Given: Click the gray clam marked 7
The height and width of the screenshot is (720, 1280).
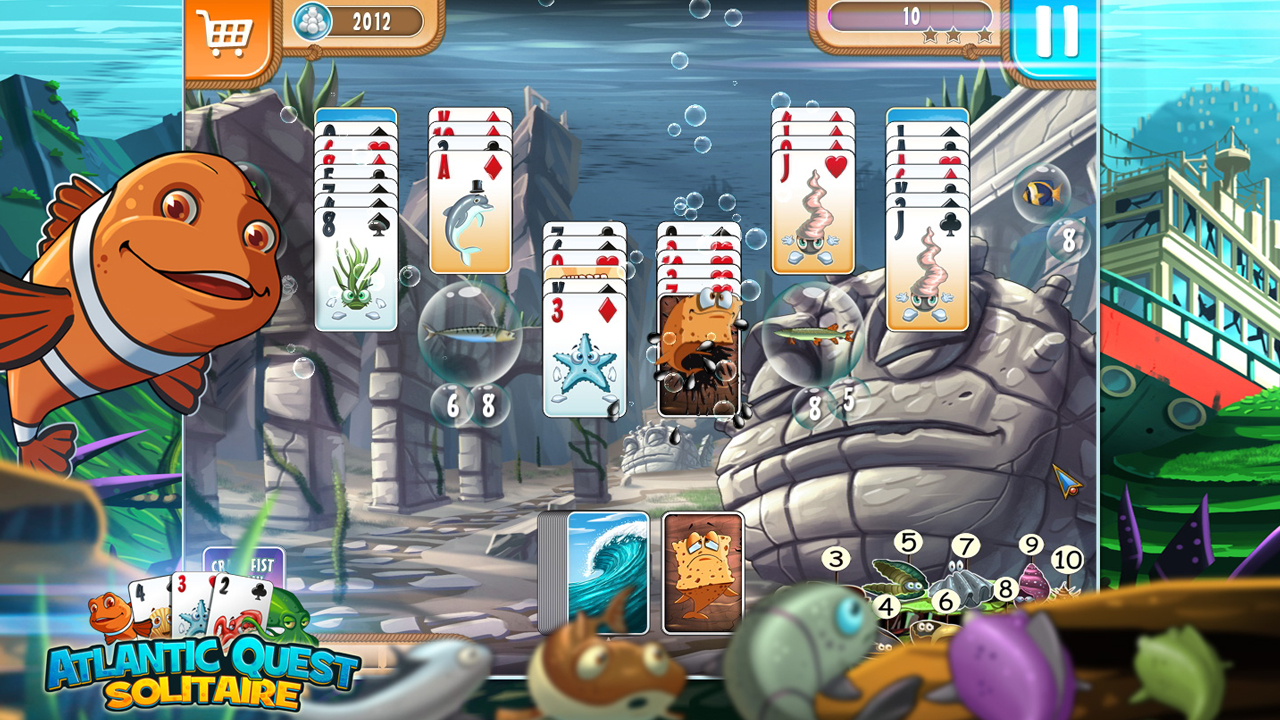Looking at the screenshot, I should pos(964,546).
